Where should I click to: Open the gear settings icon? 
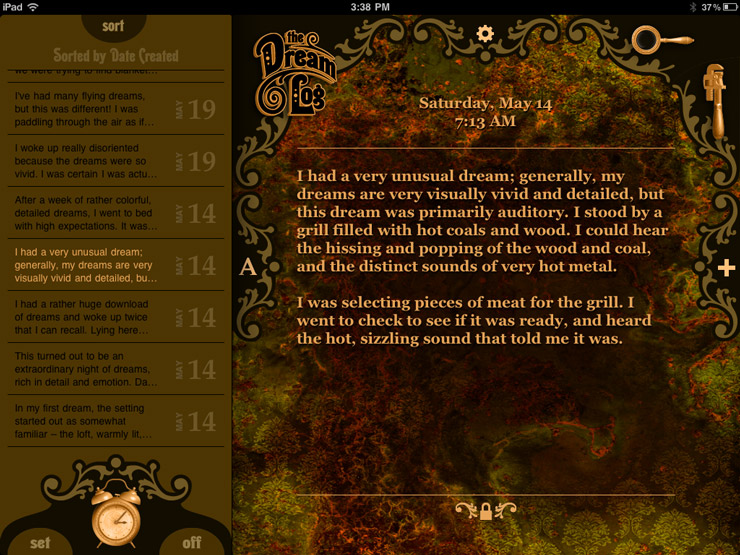(x=485, y=33)
